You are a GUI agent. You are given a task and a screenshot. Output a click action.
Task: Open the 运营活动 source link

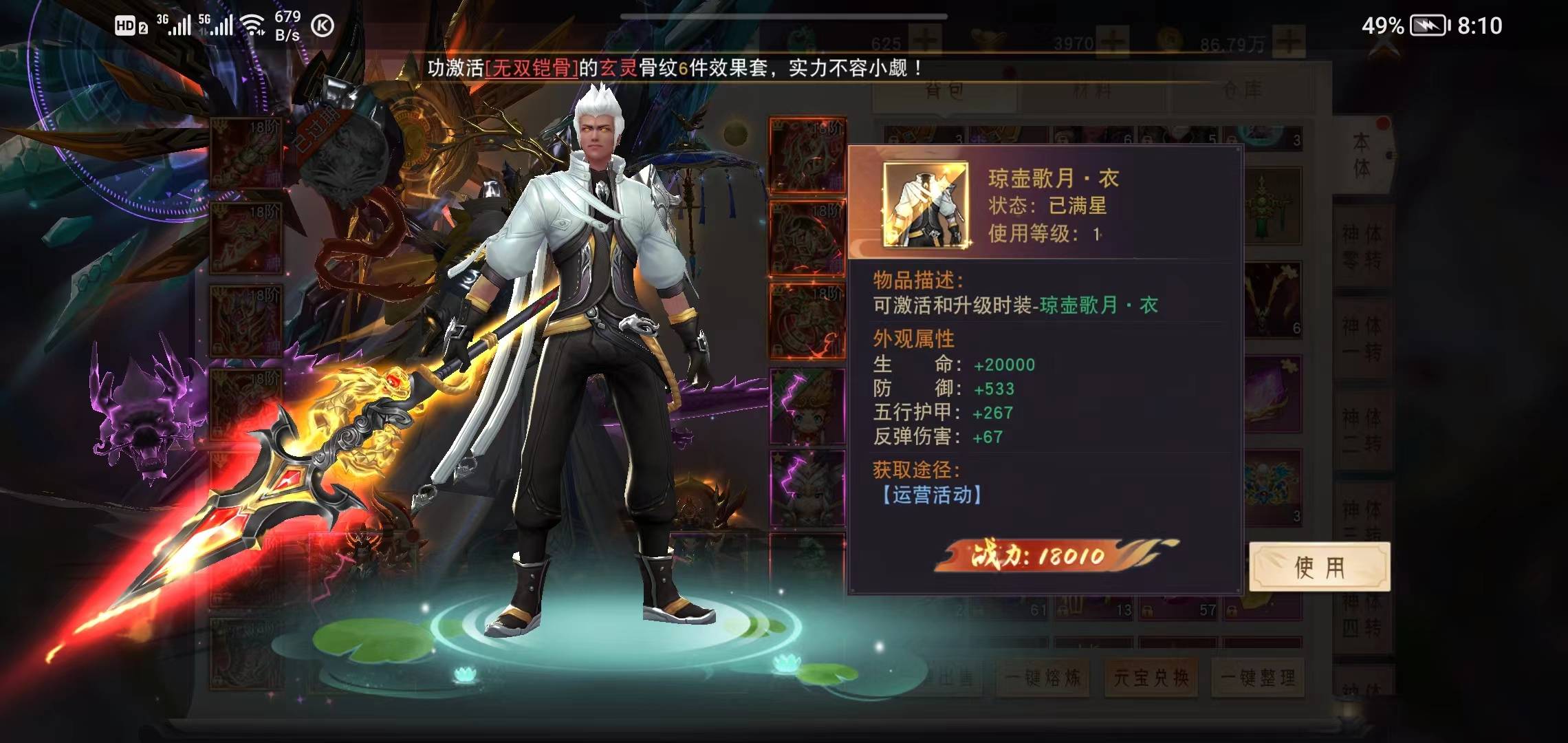tap(931, 495)
